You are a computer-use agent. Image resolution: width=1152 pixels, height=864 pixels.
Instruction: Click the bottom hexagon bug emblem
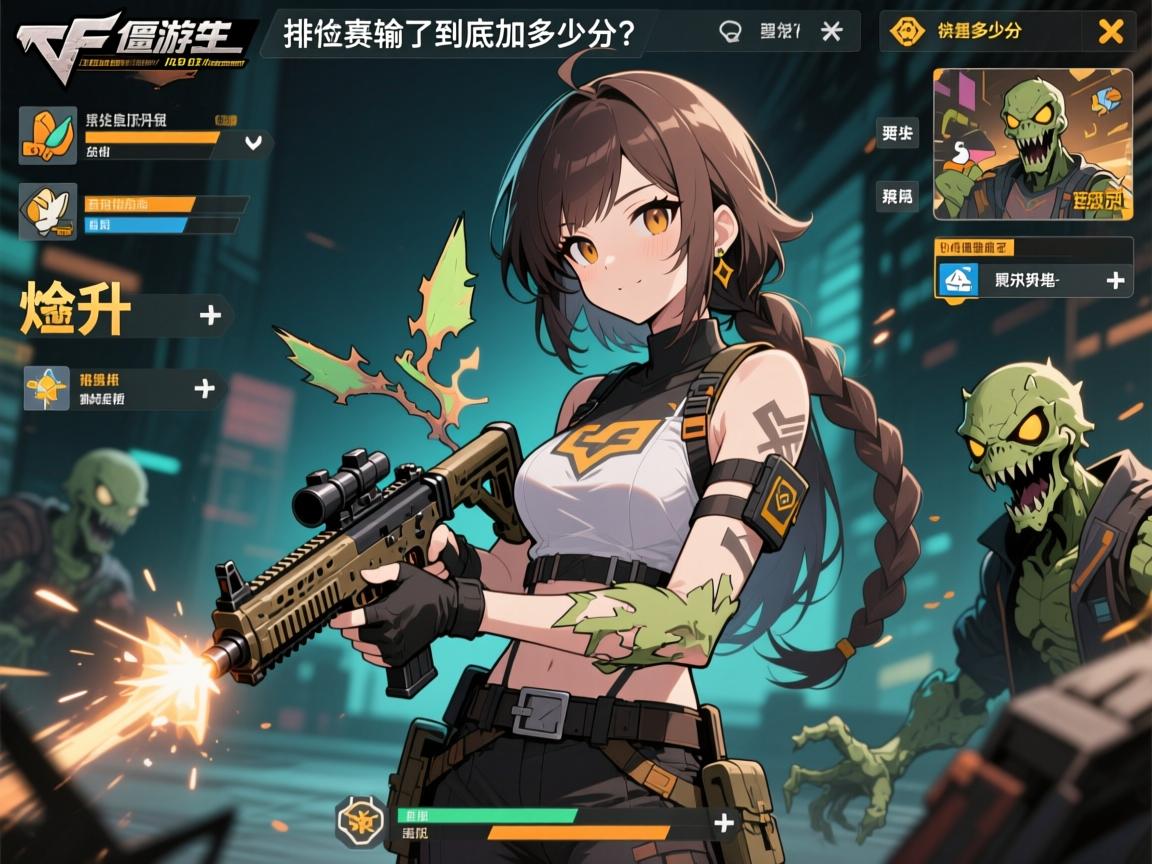[359, 822]
